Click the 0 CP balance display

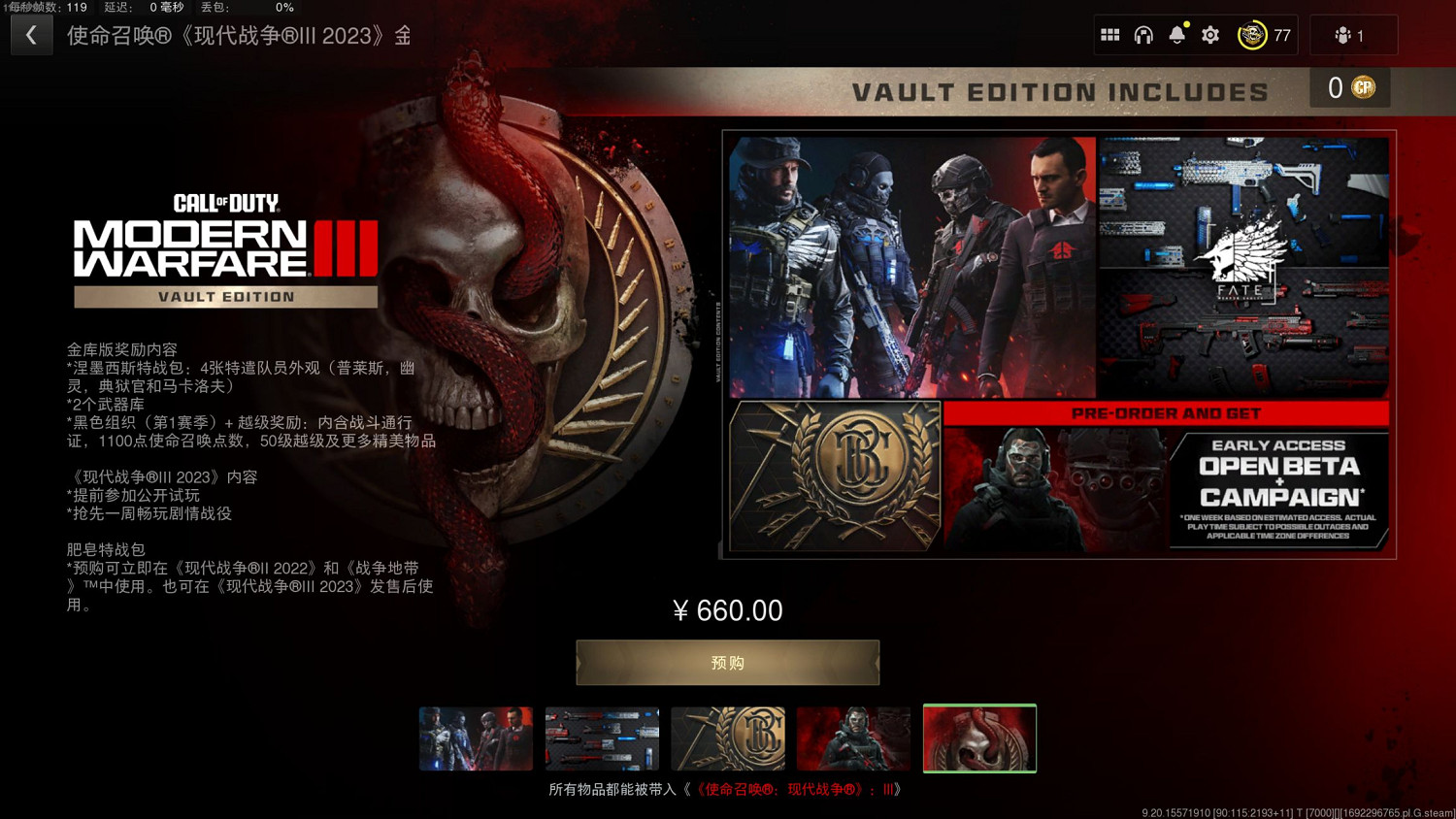coord(1349,87)
